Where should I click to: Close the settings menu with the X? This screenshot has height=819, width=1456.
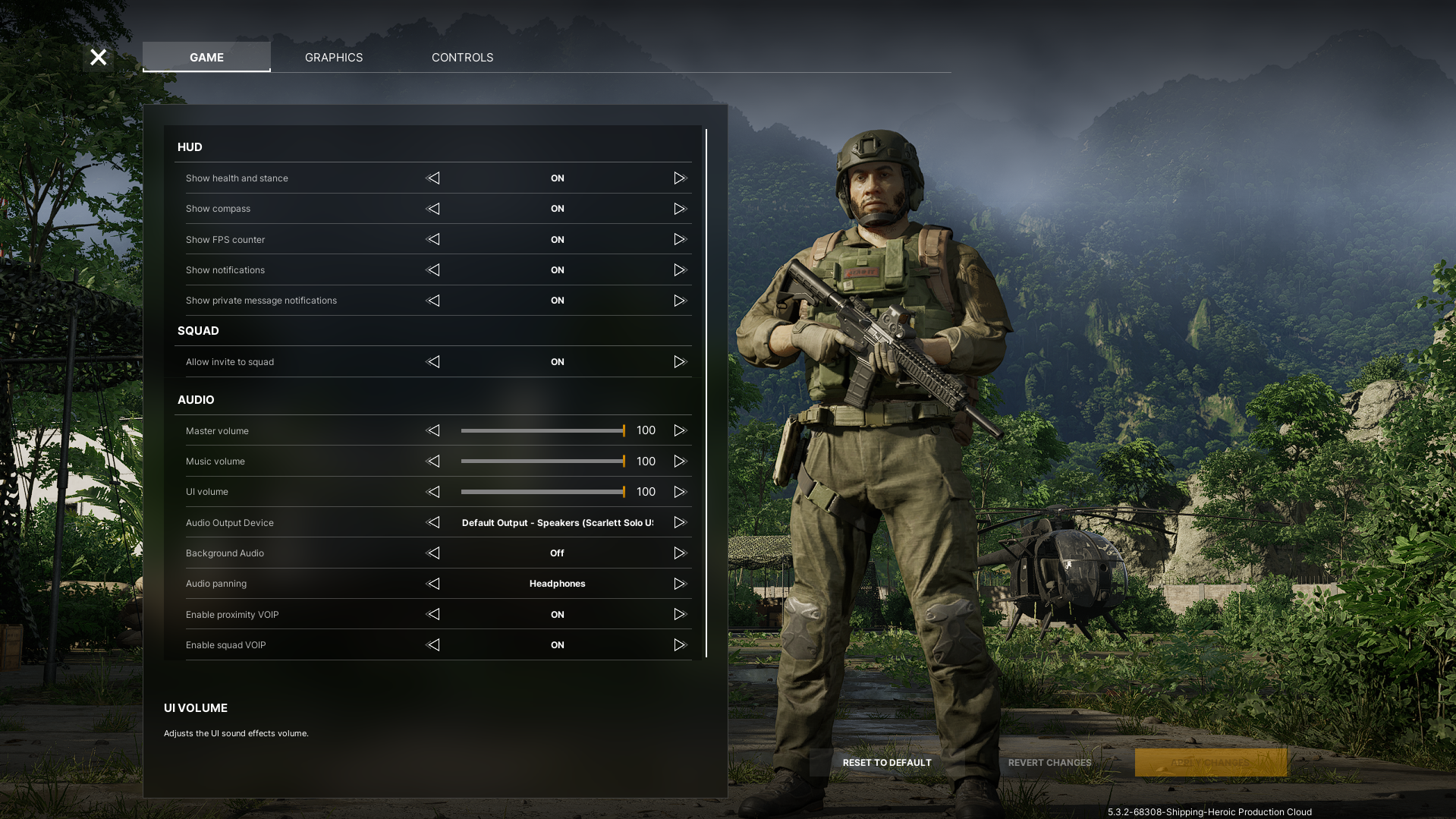click(98, 58)
